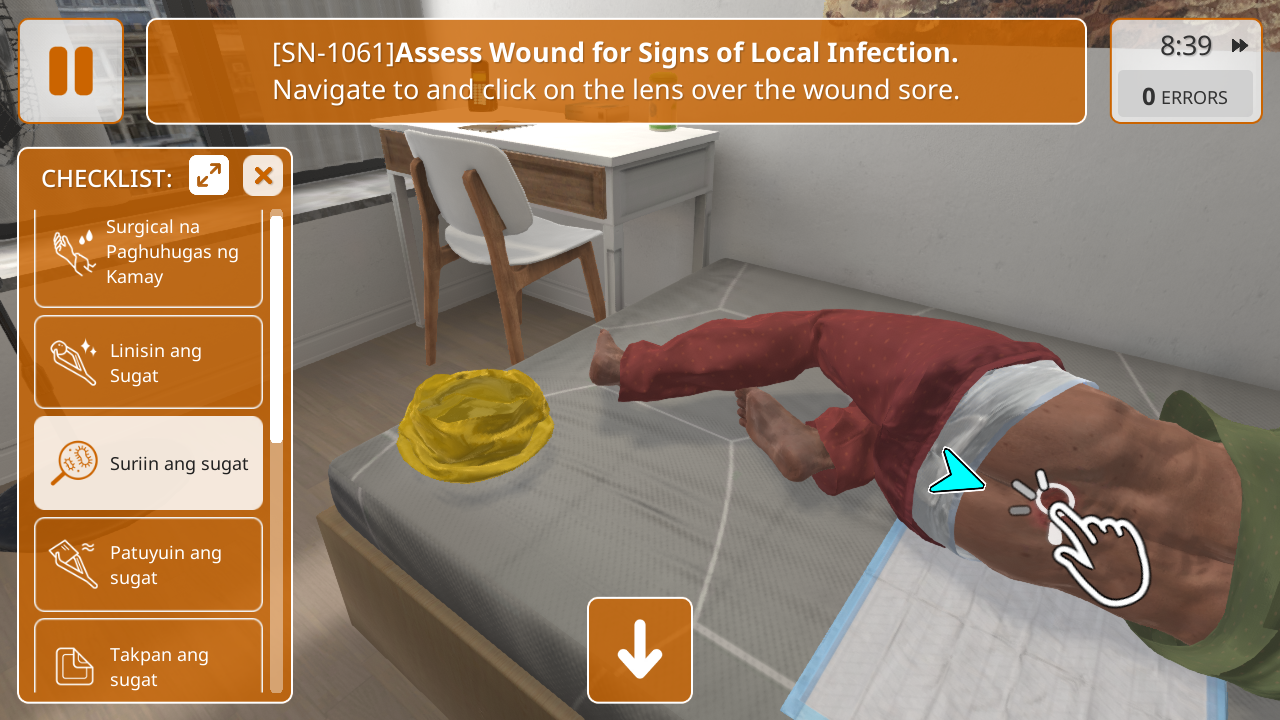The image size is (1280, 720).
Task: Fast-forward the timer with the skip arrows
Action: click(x=1240, y=46)
